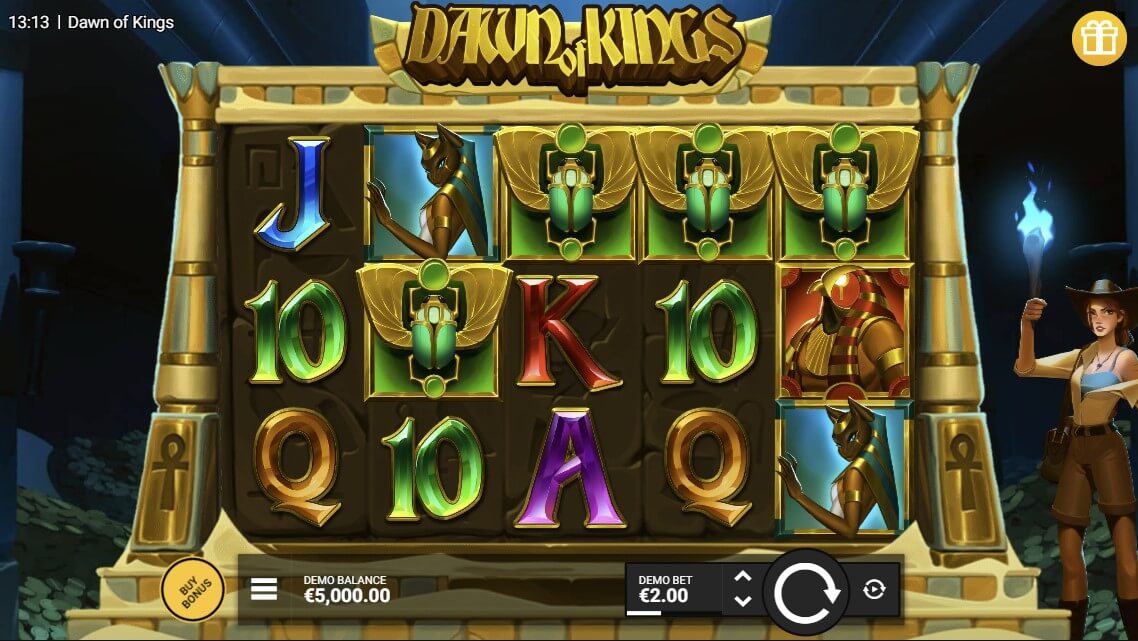
Task: Open the Buy Bonus feature
Action: tap(192, 592)
